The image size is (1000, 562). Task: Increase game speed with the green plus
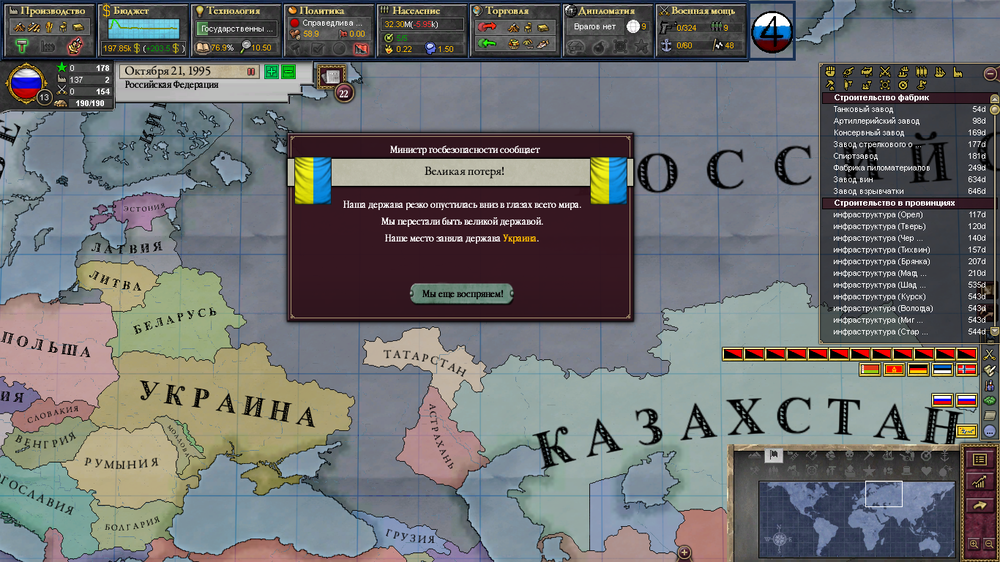(x=271, y=71)
